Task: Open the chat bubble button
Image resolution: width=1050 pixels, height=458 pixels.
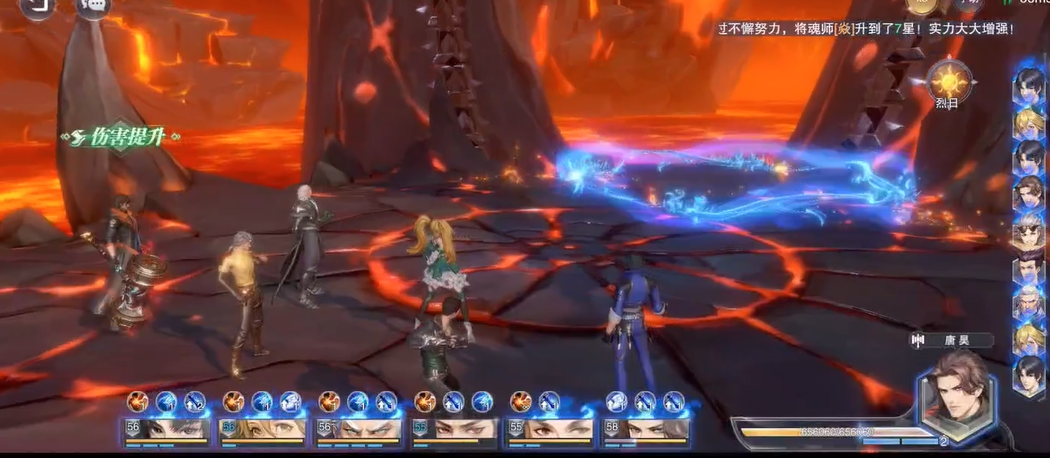Action: tap(94, 6)
